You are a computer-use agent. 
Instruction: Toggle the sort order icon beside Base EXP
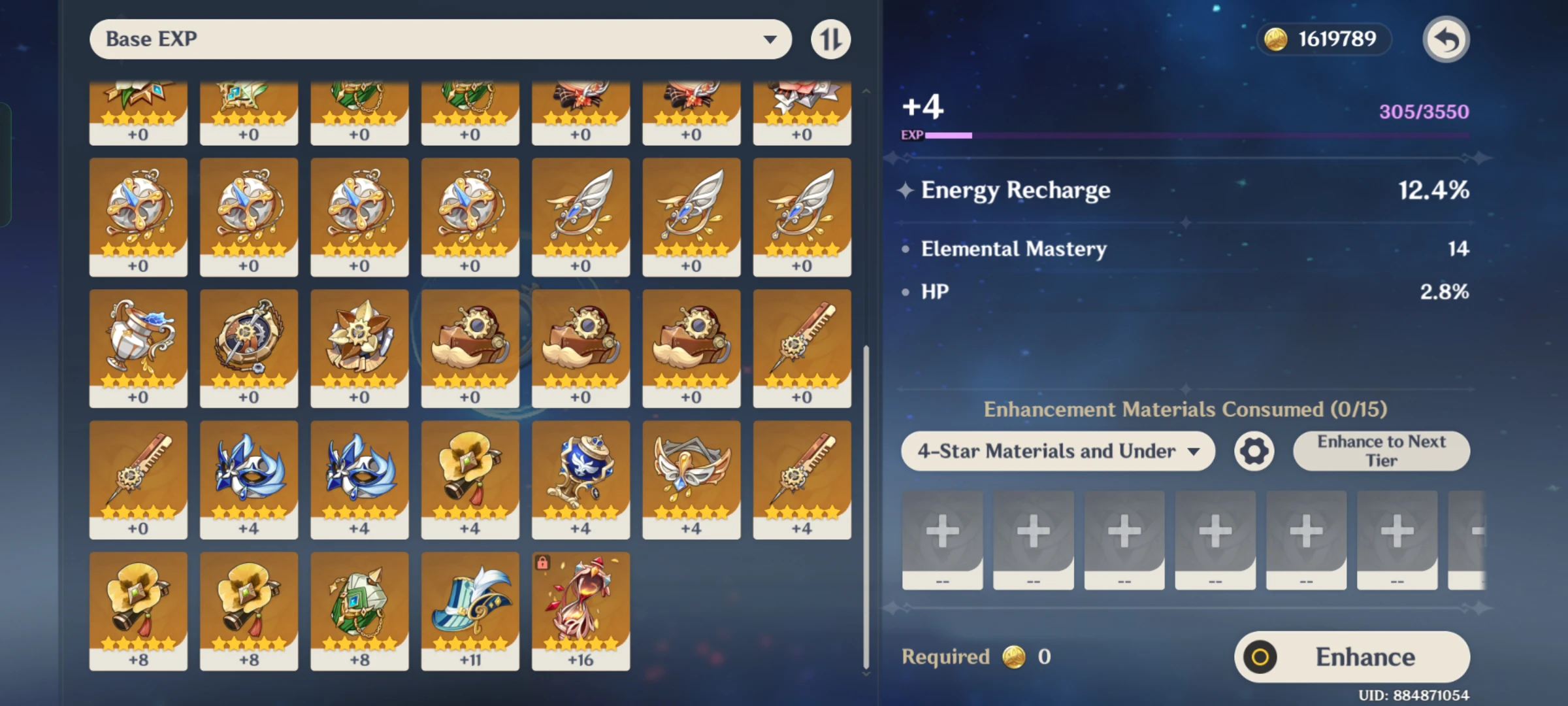pyautogui.click(x=831, y=39)
